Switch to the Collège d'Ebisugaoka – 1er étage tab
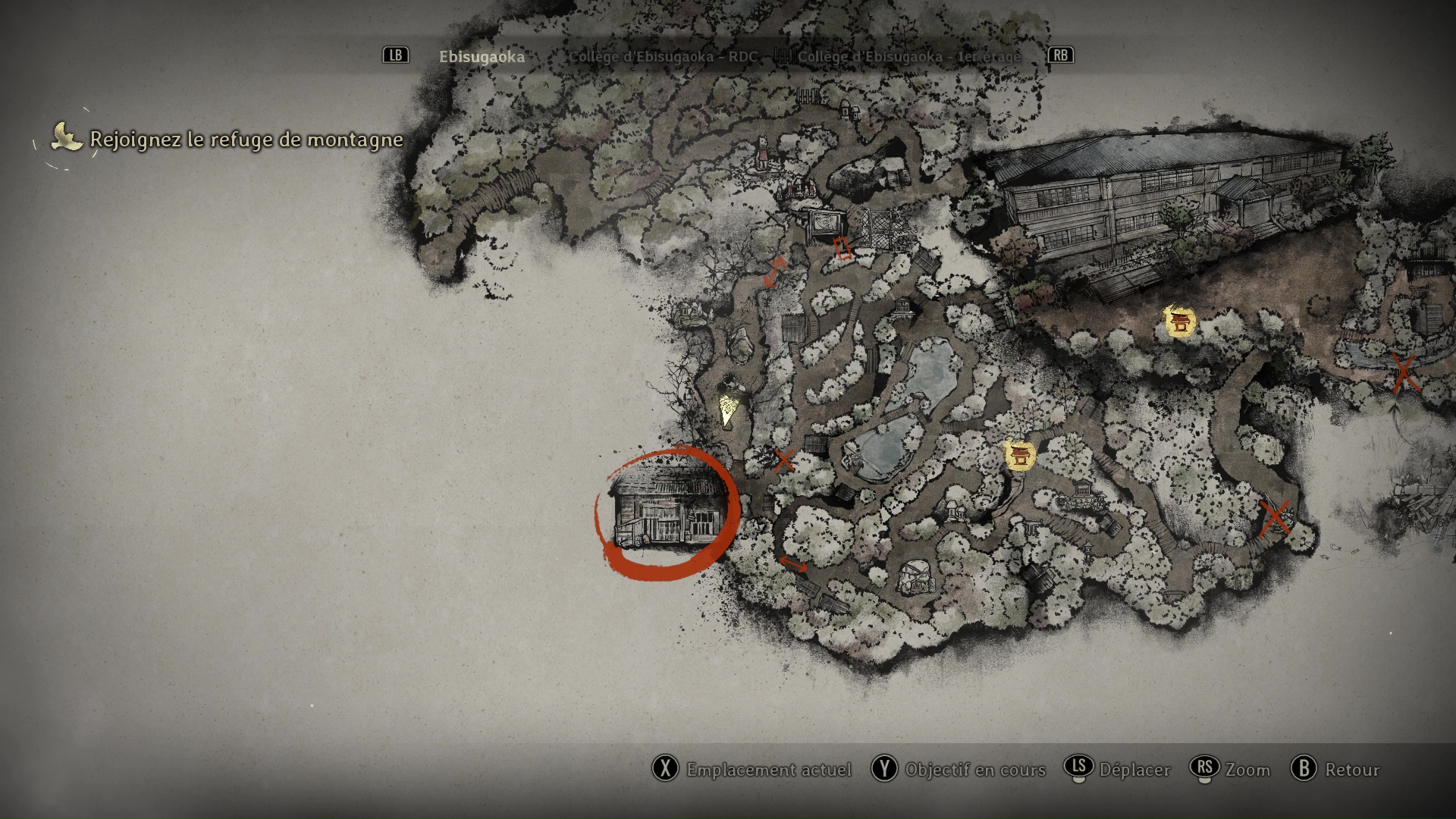The height and width of the screenshot is (819, 1456). pos(907,55)
